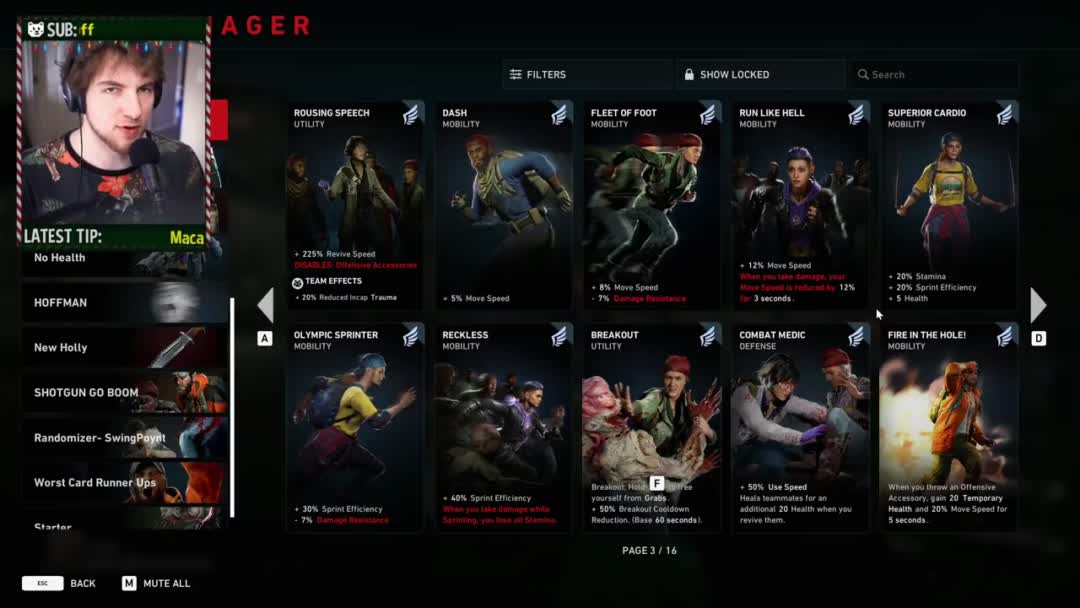Toggle the Show Locked option
The width and height of the screenshot is (1080, 608).
760,74
